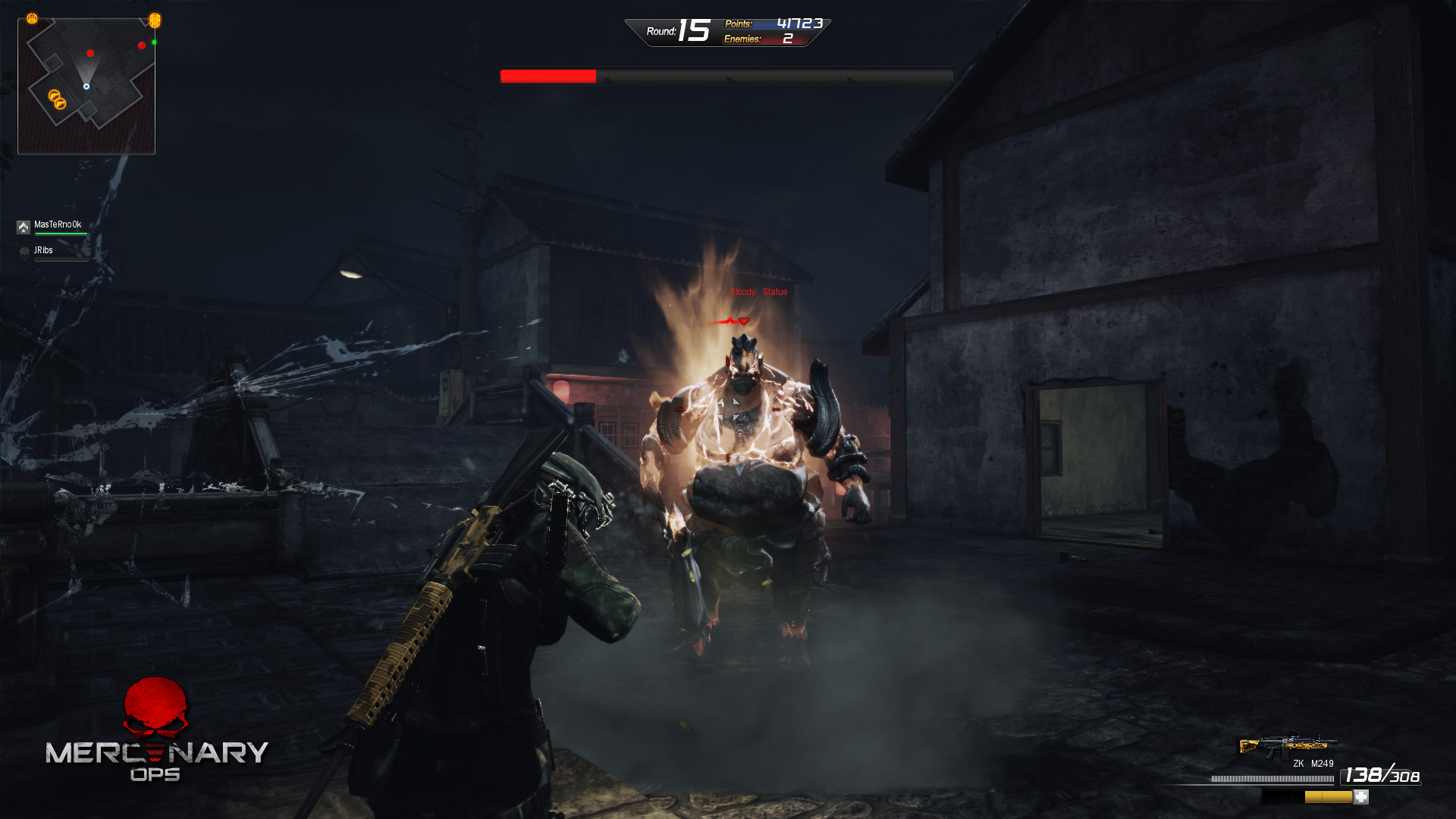This screenshot has width=1456, height=819.
Task: Click a weapon pickup pistol icon on minimap
Action: pos(55,96)
